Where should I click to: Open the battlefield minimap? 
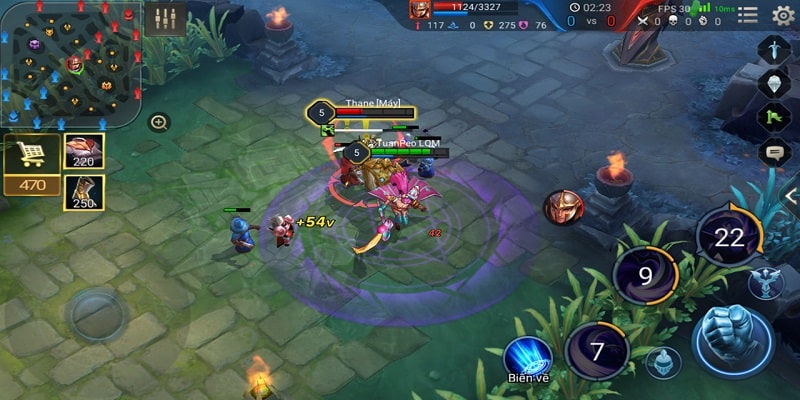(72, 64)
